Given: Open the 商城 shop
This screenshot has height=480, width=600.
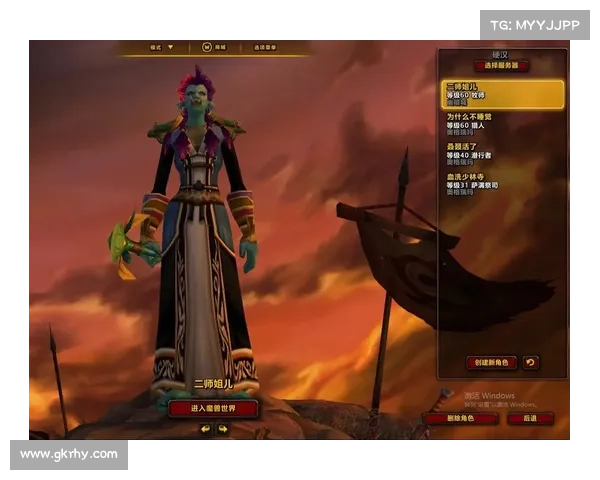Looking at the screenshot, I should coord(214,47).
